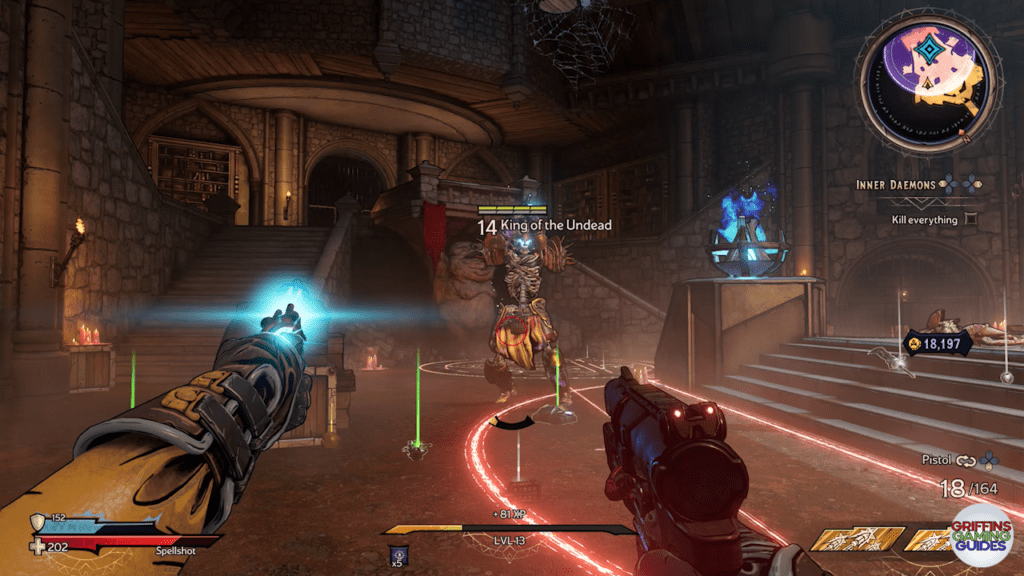Tick the Kill everything objective box

click(971, 219)
